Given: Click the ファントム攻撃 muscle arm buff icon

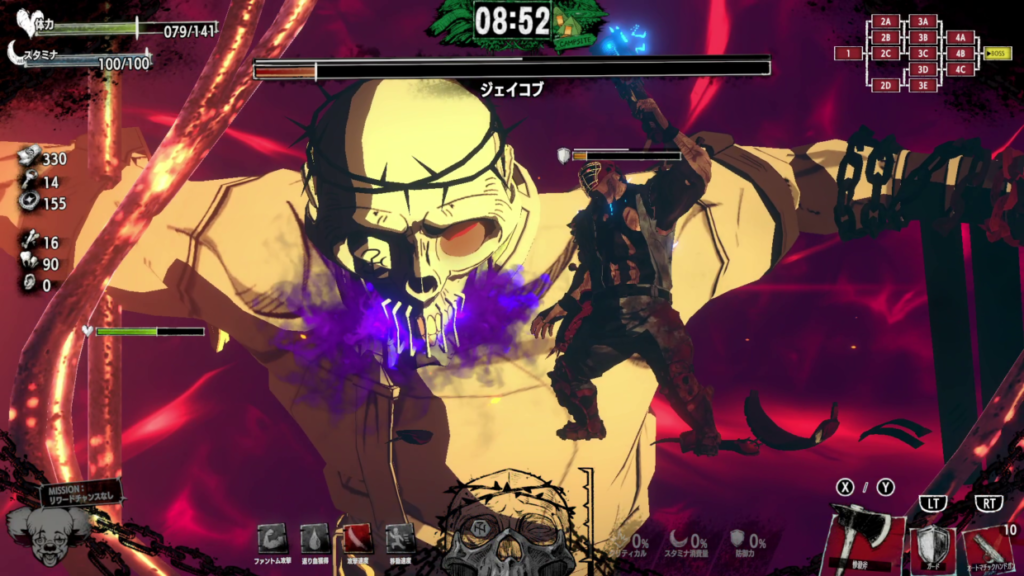Looking at the screenshot, I should [271, 539].
